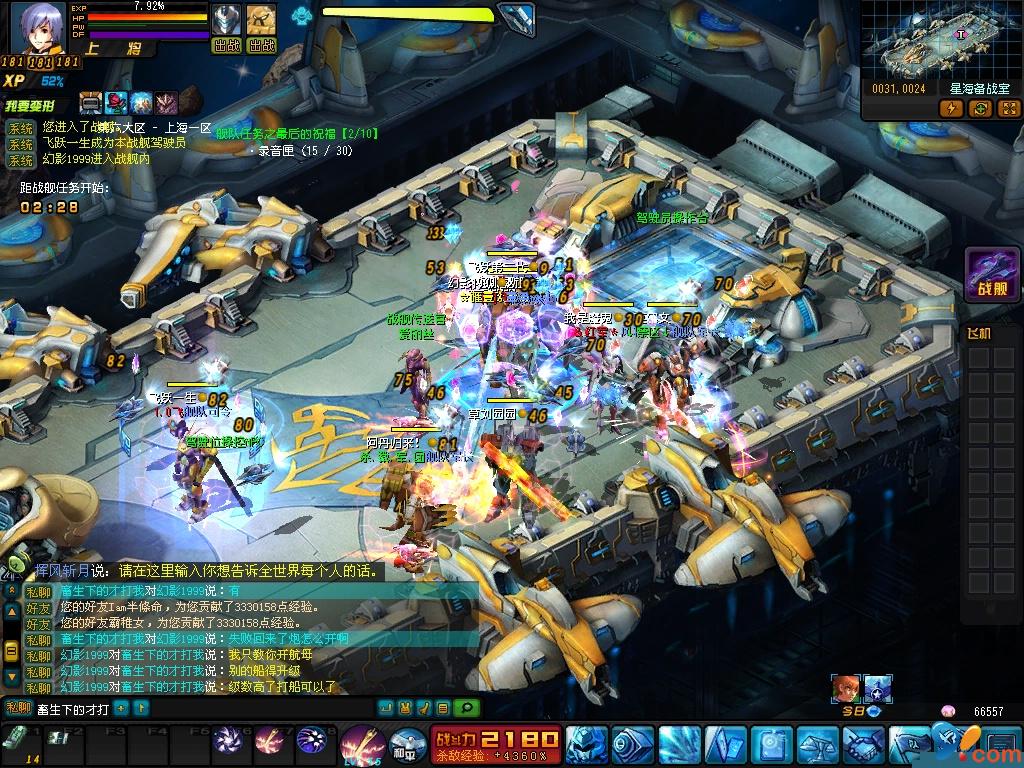The image size is (1024, 768).
Task: Select the red rose buff icon
Action: pyautogui.click(x=117, y=102)
